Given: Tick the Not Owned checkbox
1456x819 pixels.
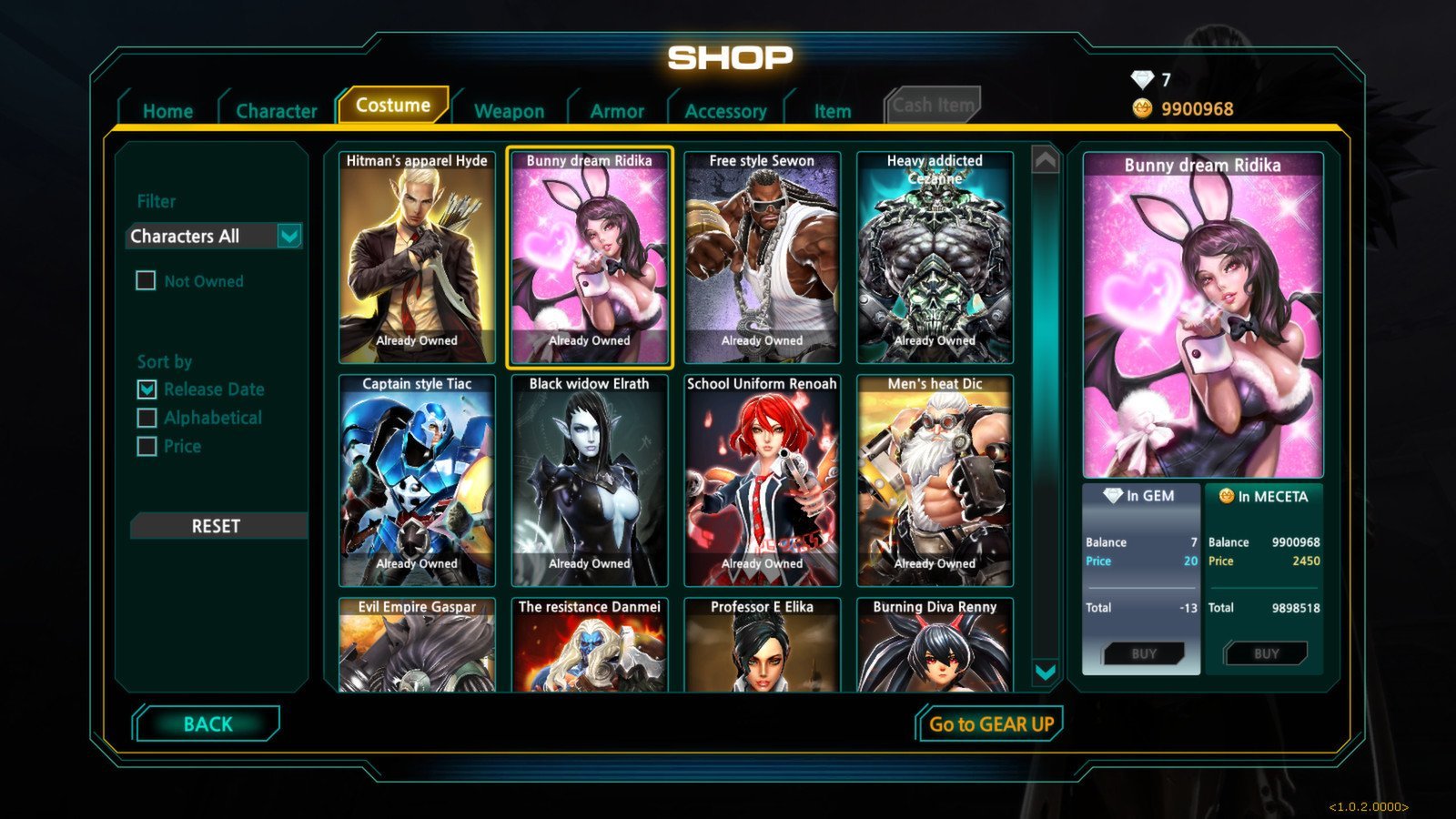Looking at the screenshot, I should [x=147, y=281].
